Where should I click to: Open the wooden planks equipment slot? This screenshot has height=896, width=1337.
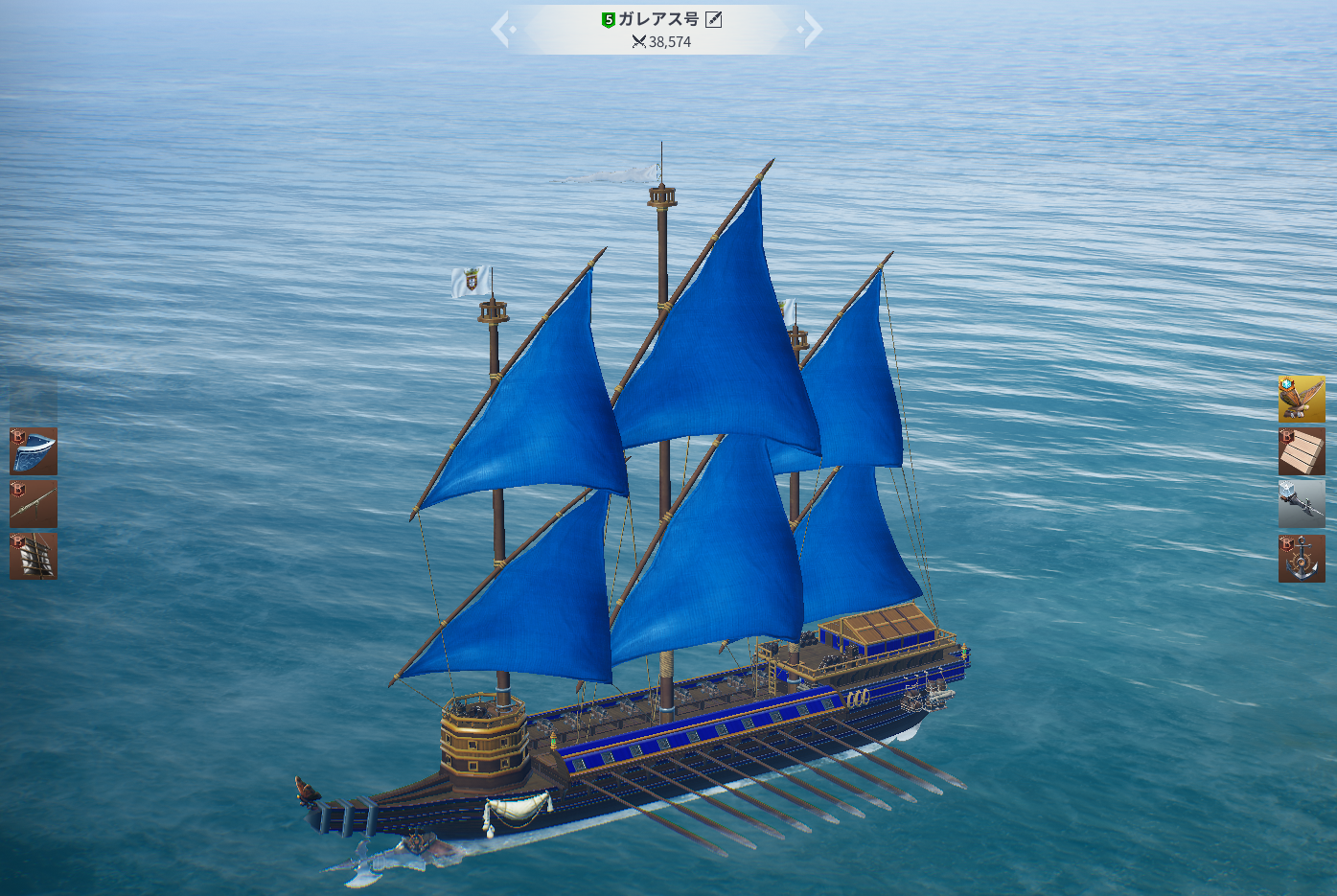(x=1302, y=451)
